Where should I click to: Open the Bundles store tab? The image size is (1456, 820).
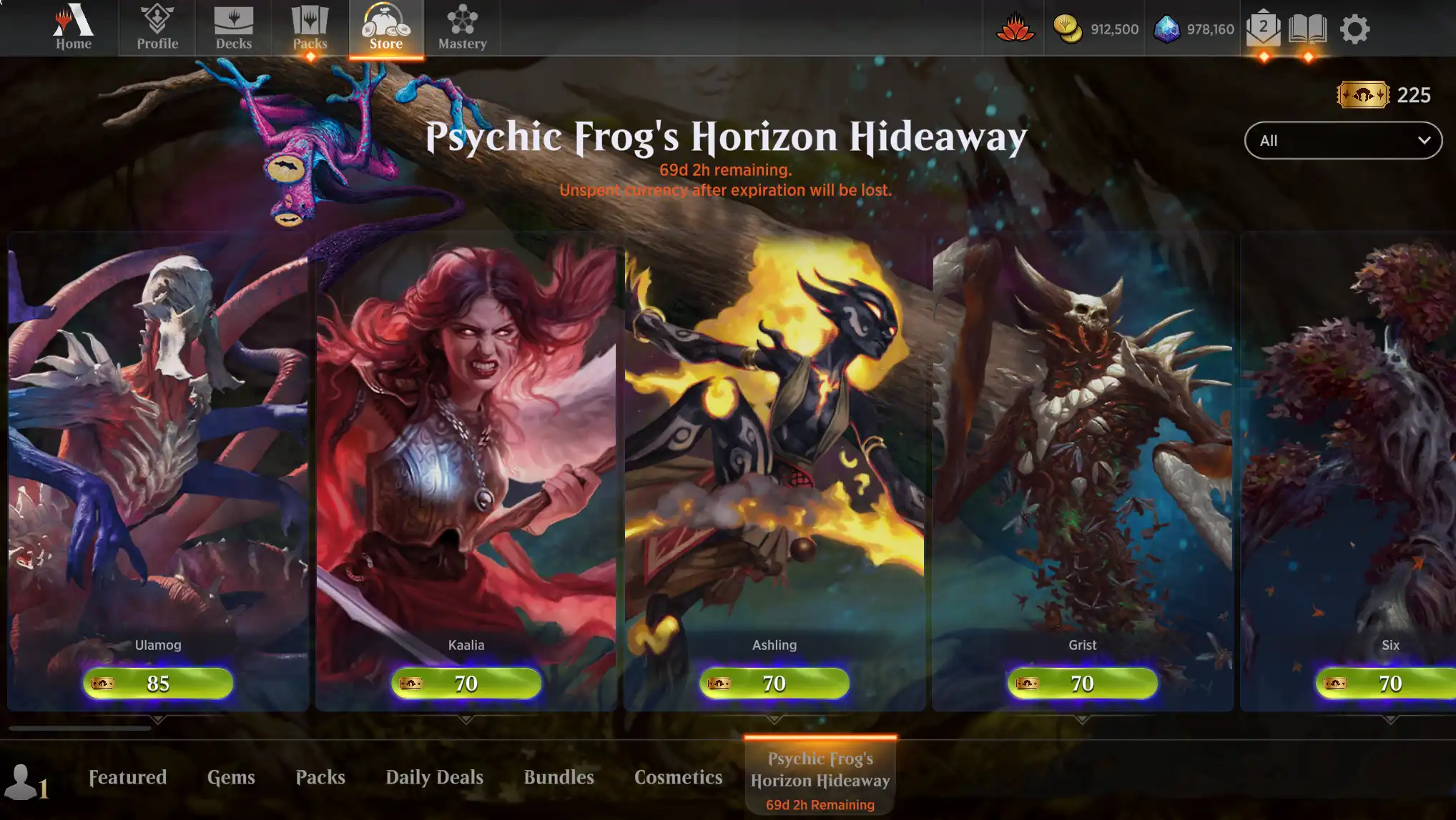(559, 777)
